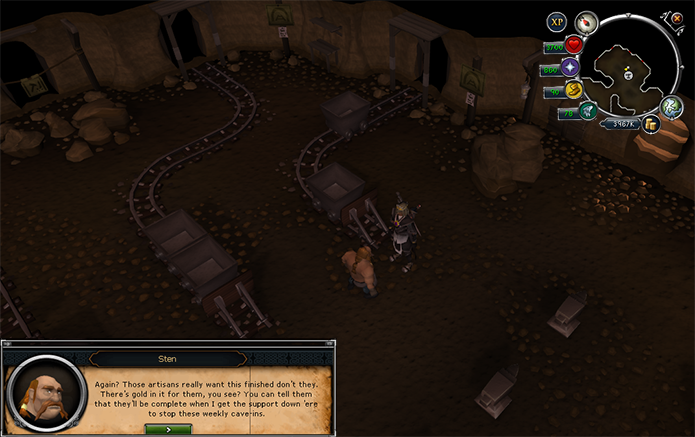Click the red heart health orb
695x437 pixels.
click(574, 45)
